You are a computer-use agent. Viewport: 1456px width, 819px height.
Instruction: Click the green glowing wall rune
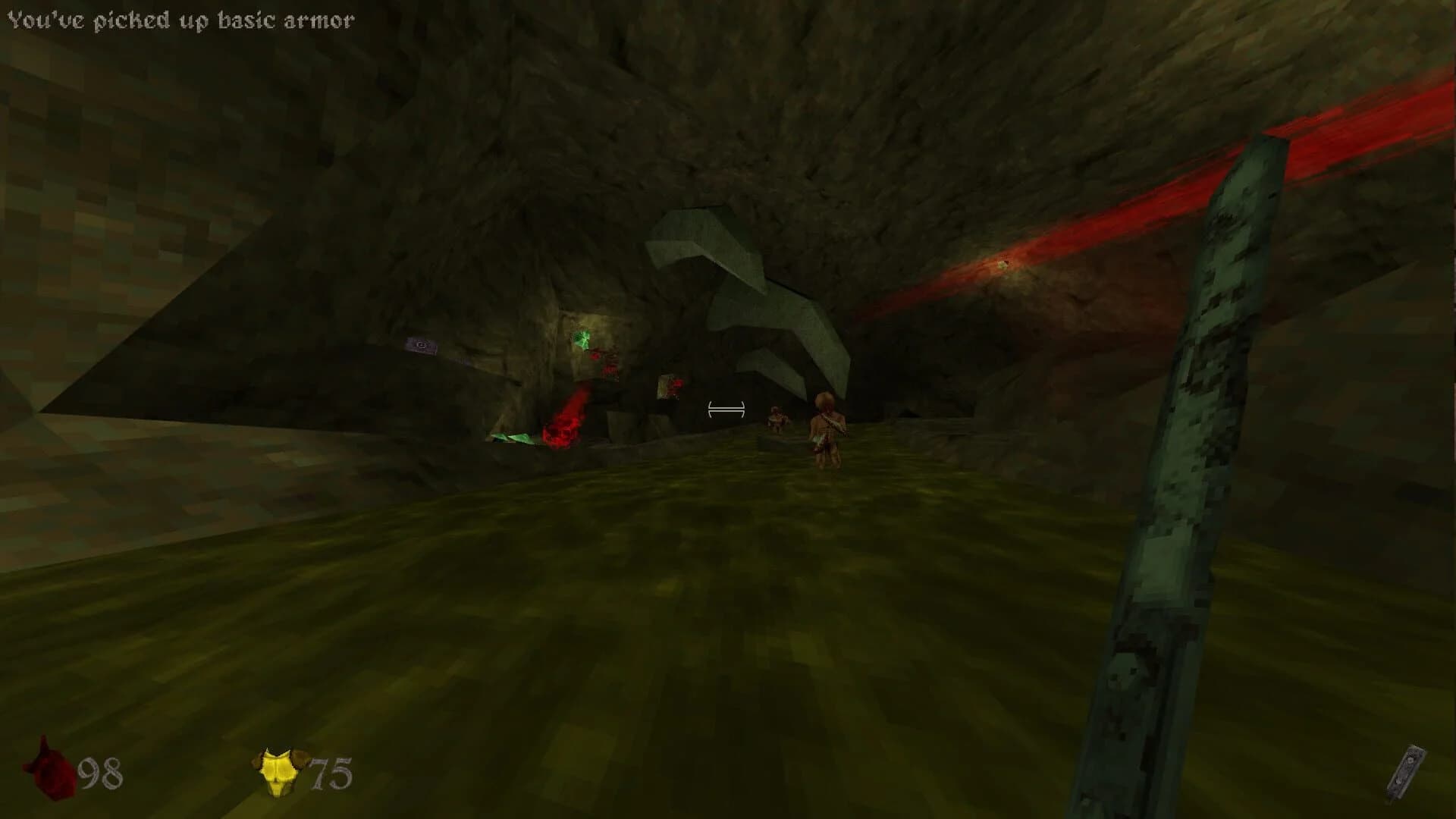[582, 339]
